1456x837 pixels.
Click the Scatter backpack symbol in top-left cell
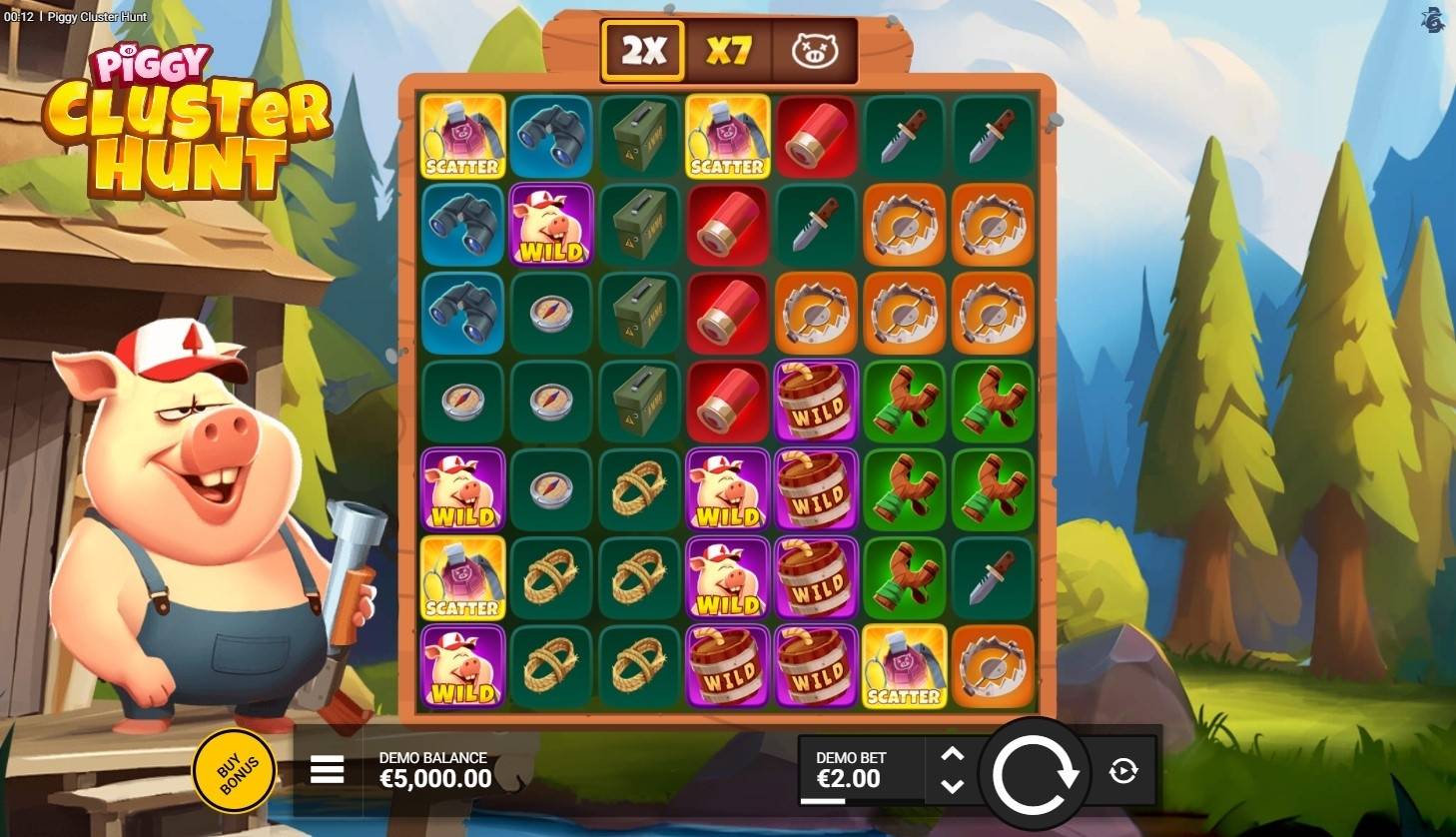click(x=462, y=137)
